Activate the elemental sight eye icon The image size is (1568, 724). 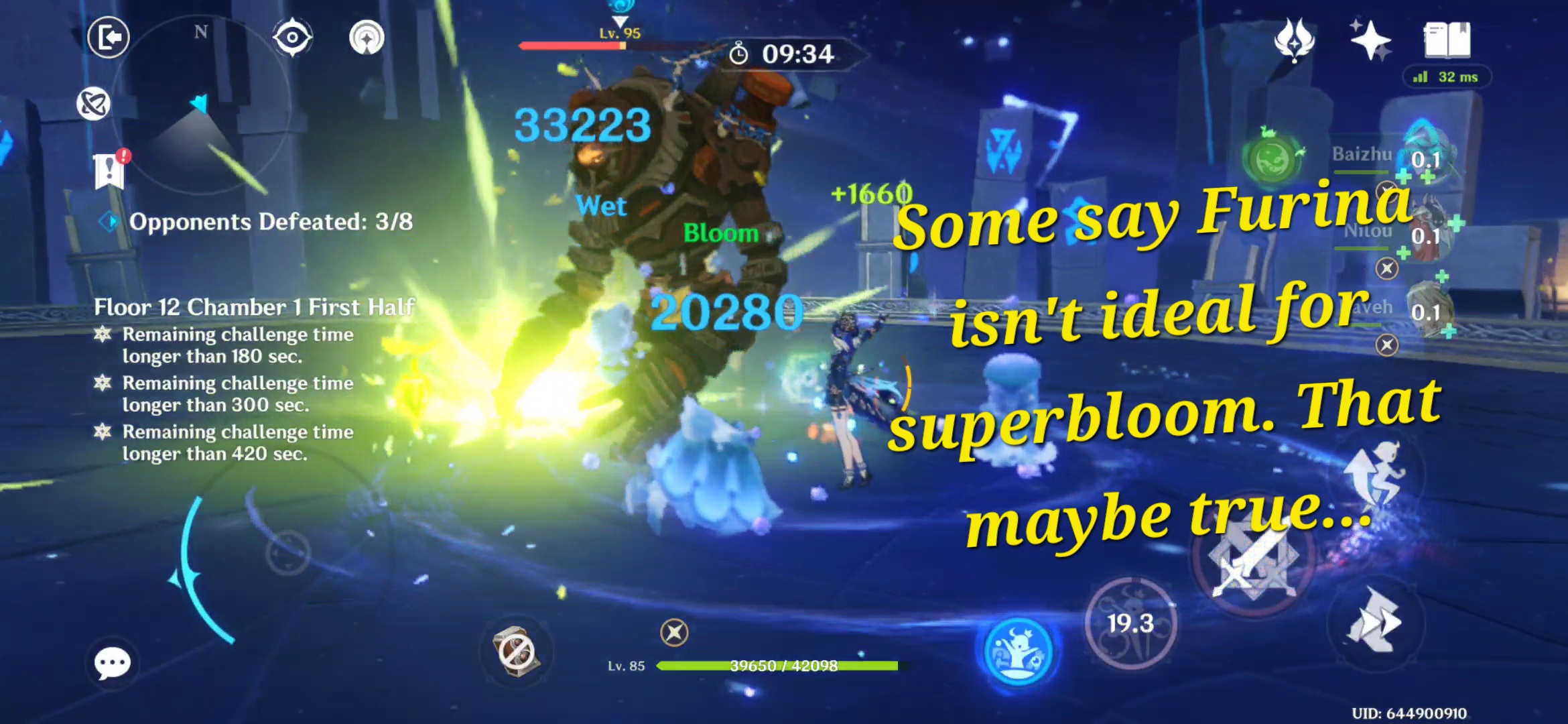[x=293, y=38]
